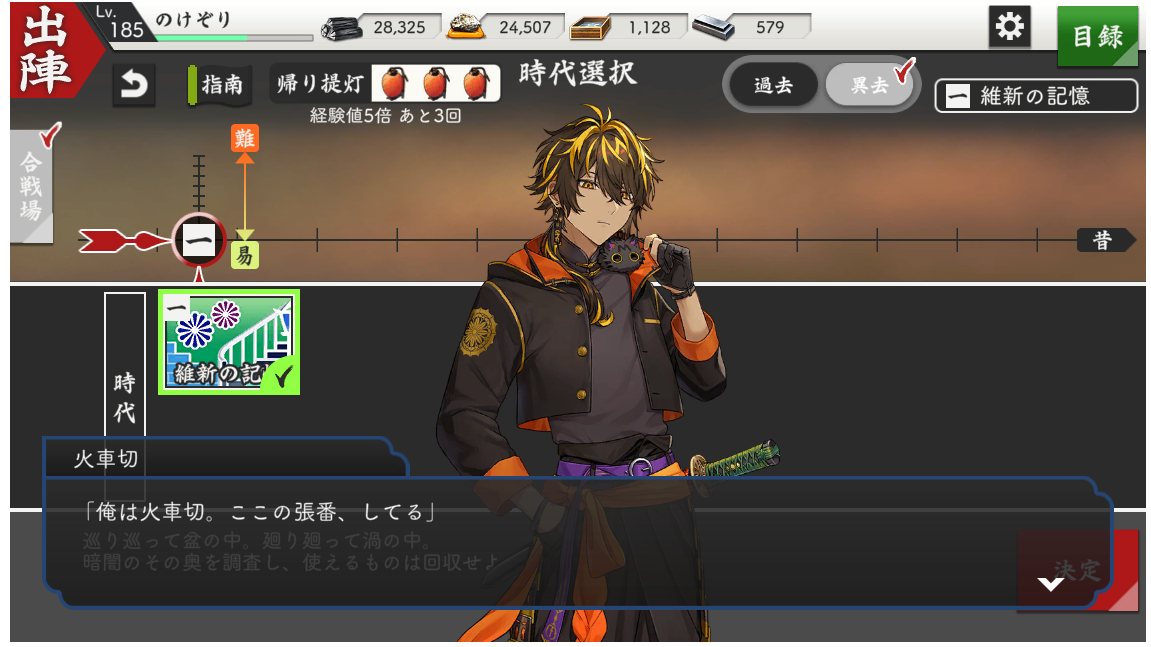The height and width of the screenshot is (647, 1151).
Task: Open the 指南 guide
Action: [215, 85]
